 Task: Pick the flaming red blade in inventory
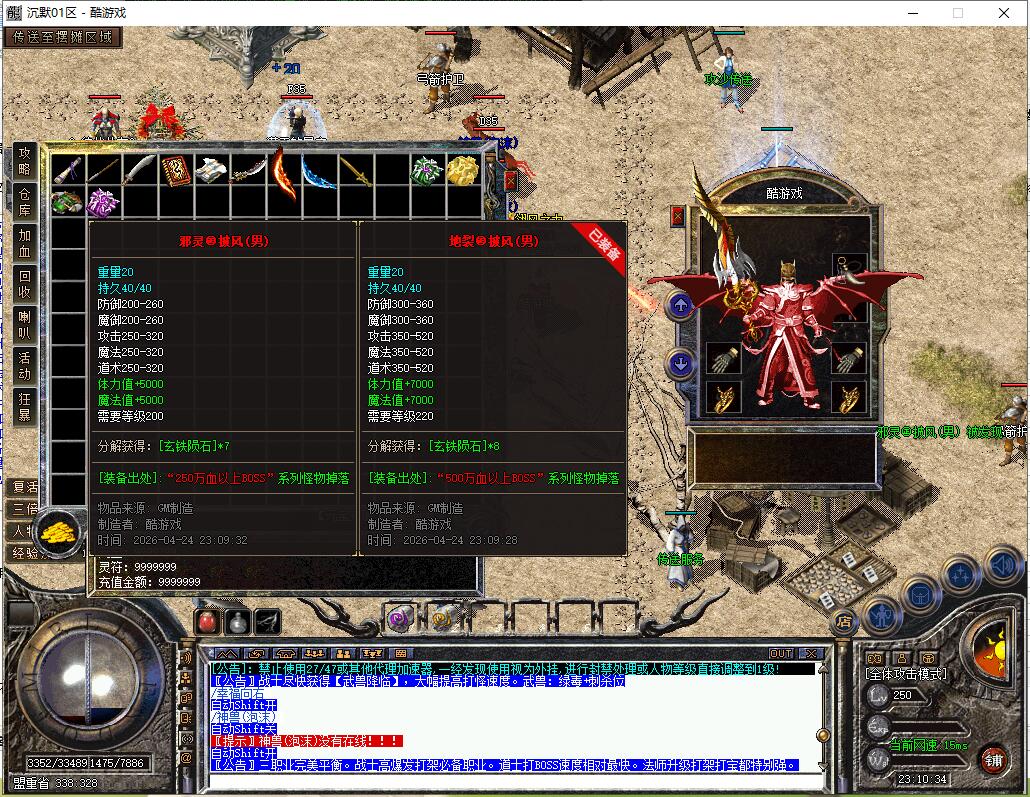click(x=284, y=170)
